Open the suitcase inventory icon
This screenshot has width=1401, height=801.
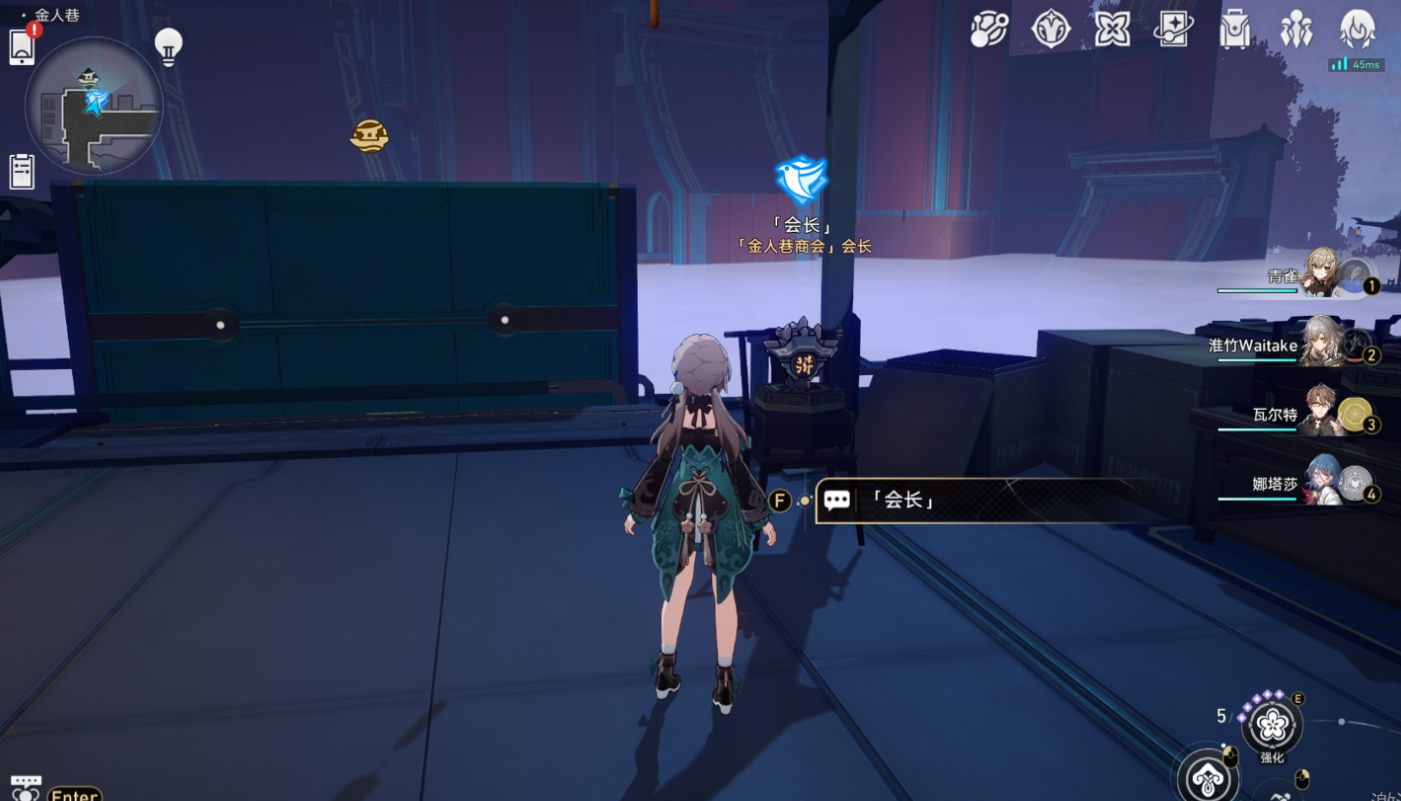pyautogui.click(x=1235, y=30)
